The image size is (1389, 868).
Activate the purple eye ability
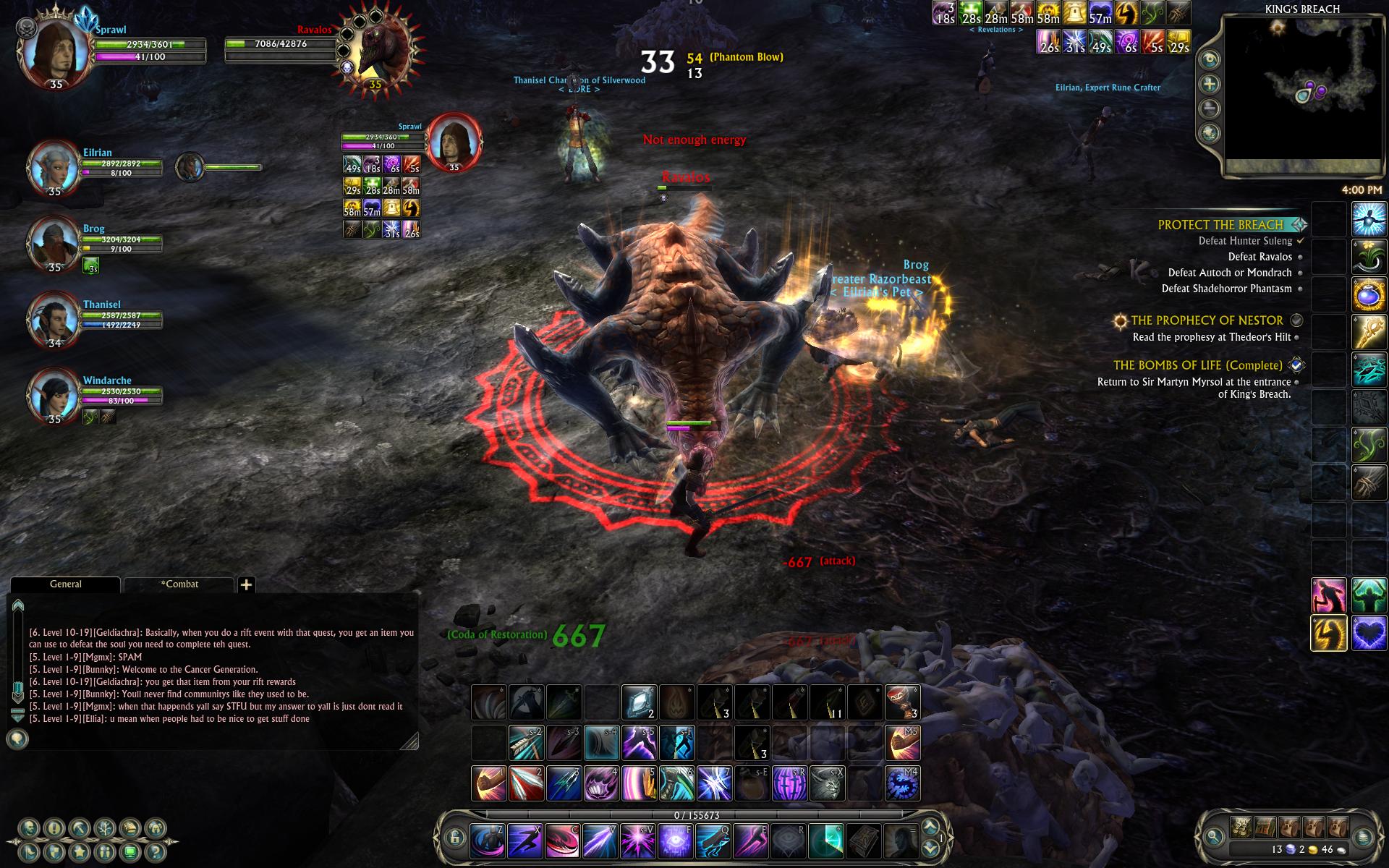pos(675,841)
